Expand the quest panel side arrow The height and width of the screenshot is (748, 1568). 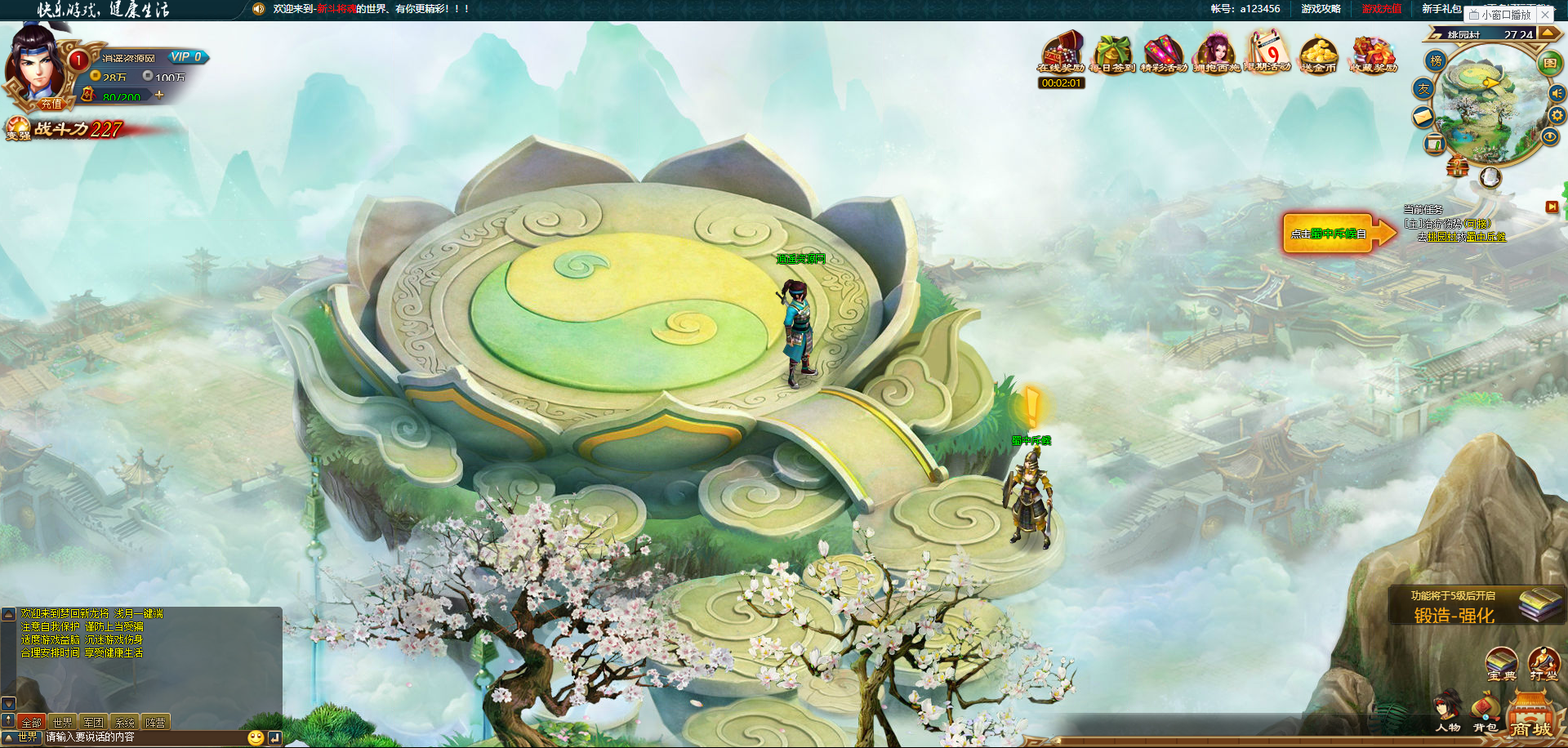pyautogui.click(x=1552, y=205)
